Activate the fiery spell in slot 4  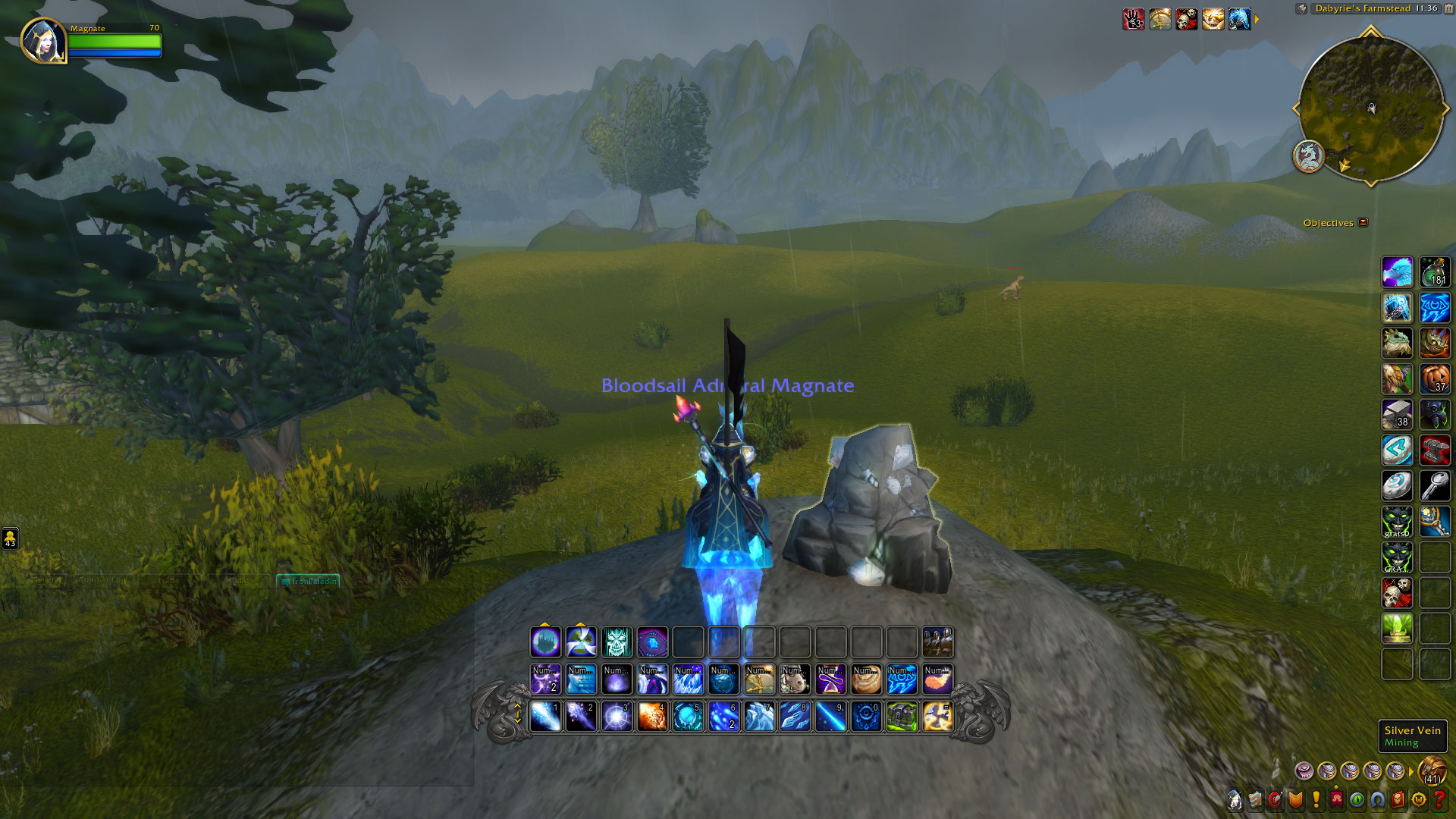[652, 717]
